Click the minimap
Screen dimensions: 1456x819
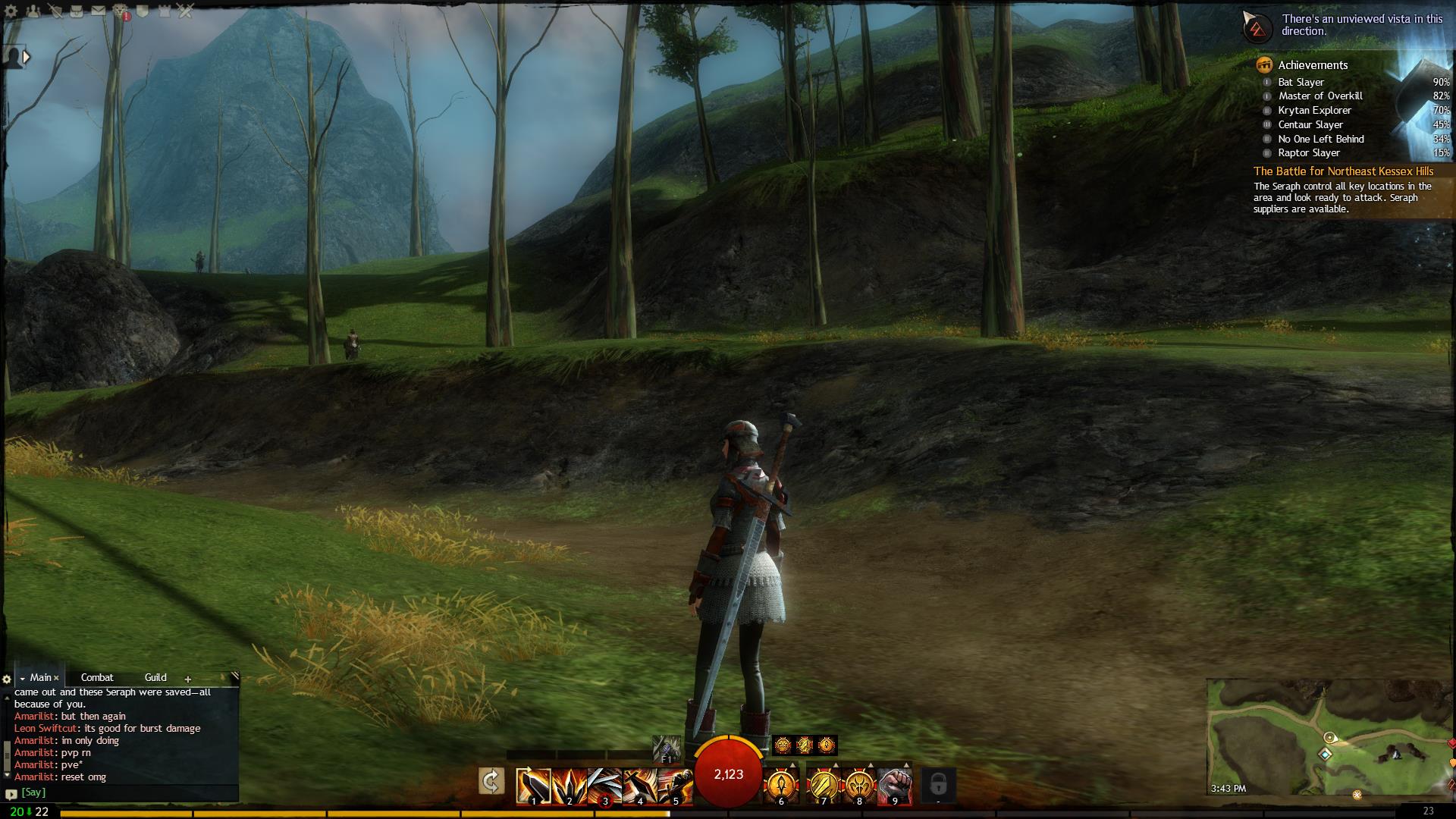point(1327,736)
